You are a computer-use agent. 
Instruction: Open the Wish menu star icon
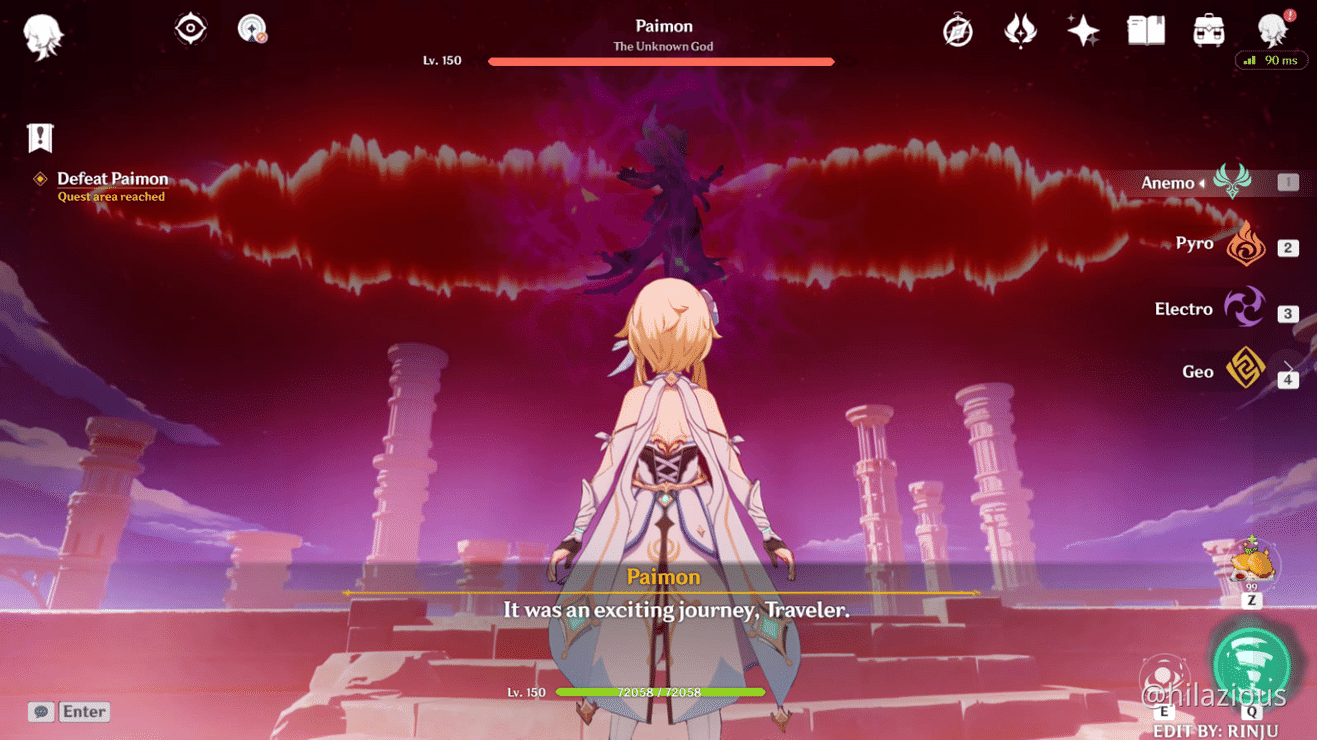coord(1083,30)
